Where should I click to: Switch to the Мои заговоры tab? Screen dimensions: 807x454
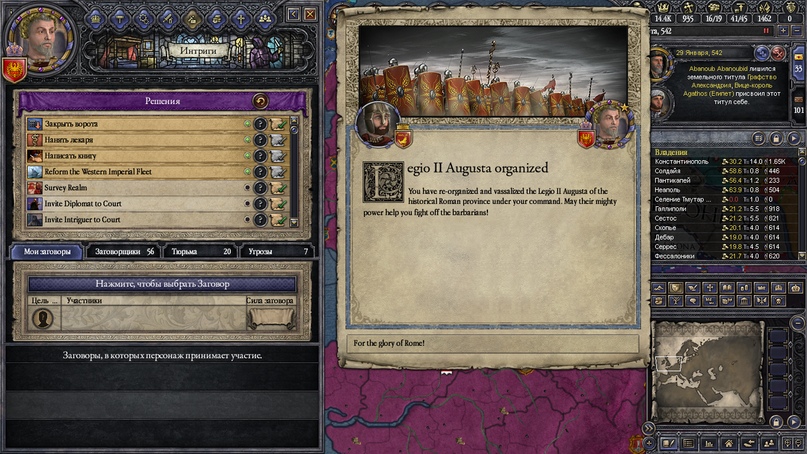(47, 252)
